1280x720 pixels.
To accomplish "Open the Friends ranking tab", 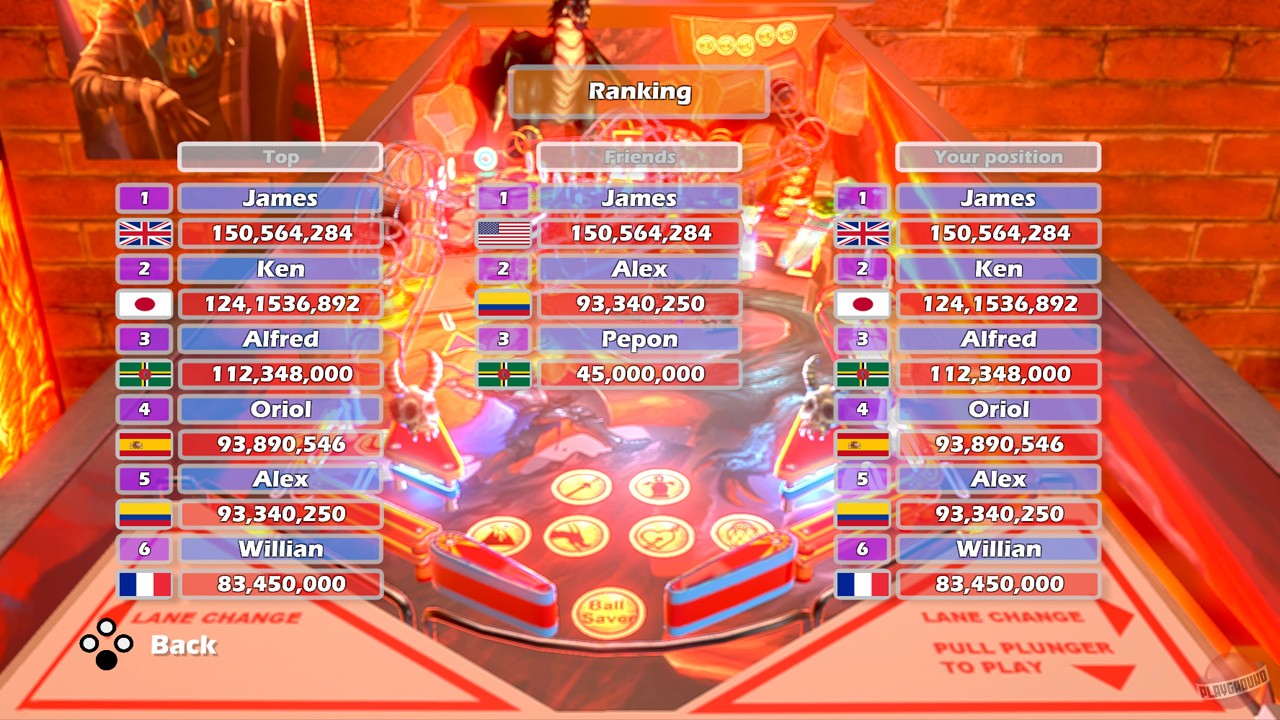I will click(x=639, y=156).
